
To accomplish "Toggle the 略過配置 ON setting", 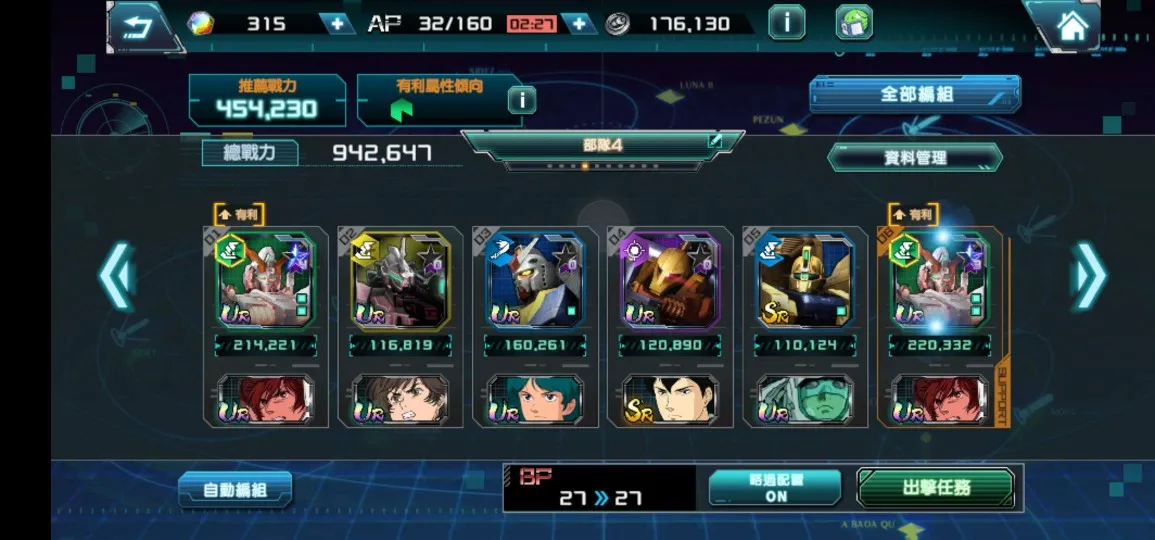I will pos(775,487).
